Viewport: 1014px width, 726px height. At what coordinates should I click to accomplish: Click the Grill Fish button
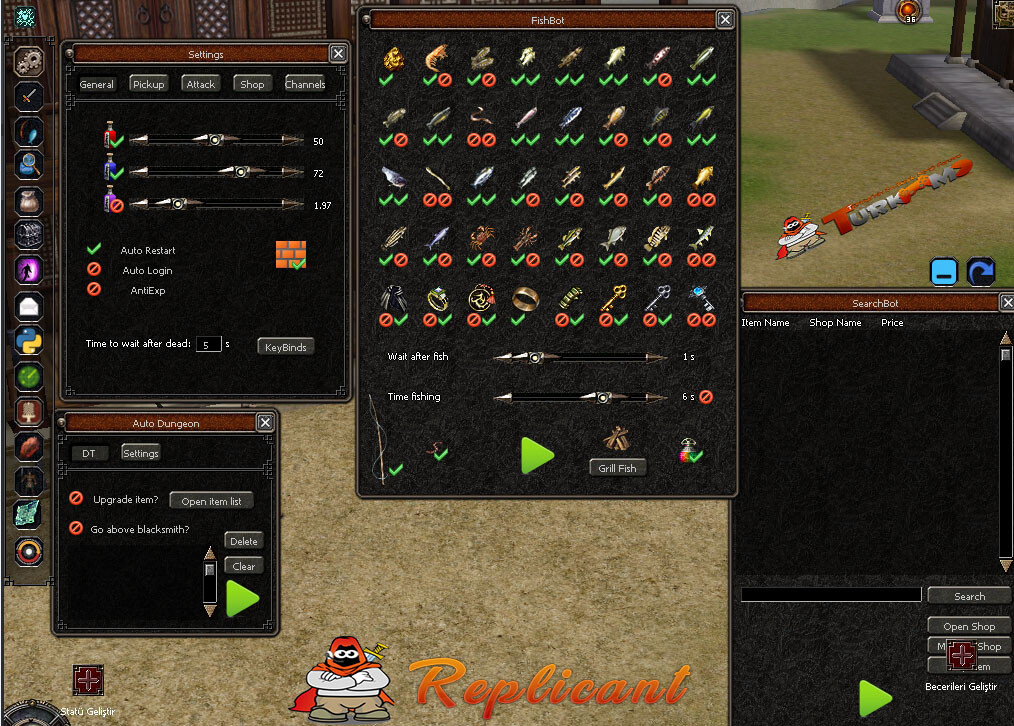click(617, 467)
